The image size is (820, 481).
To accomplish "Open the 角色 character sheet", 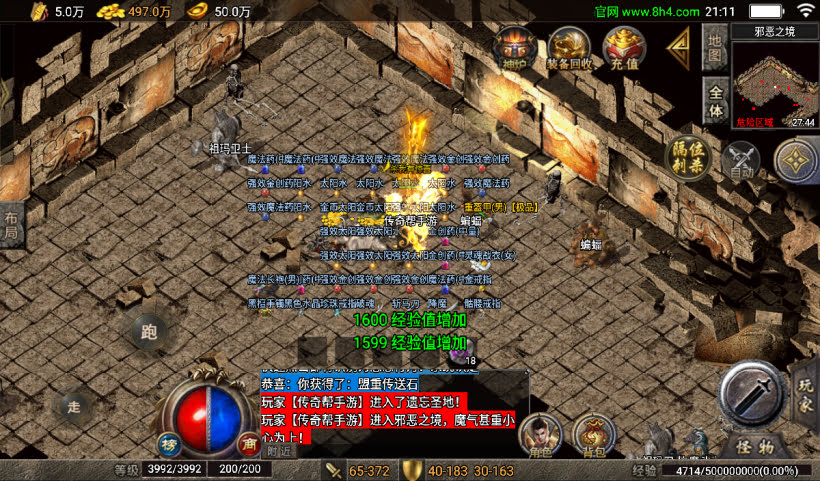I will click(540, 435).
